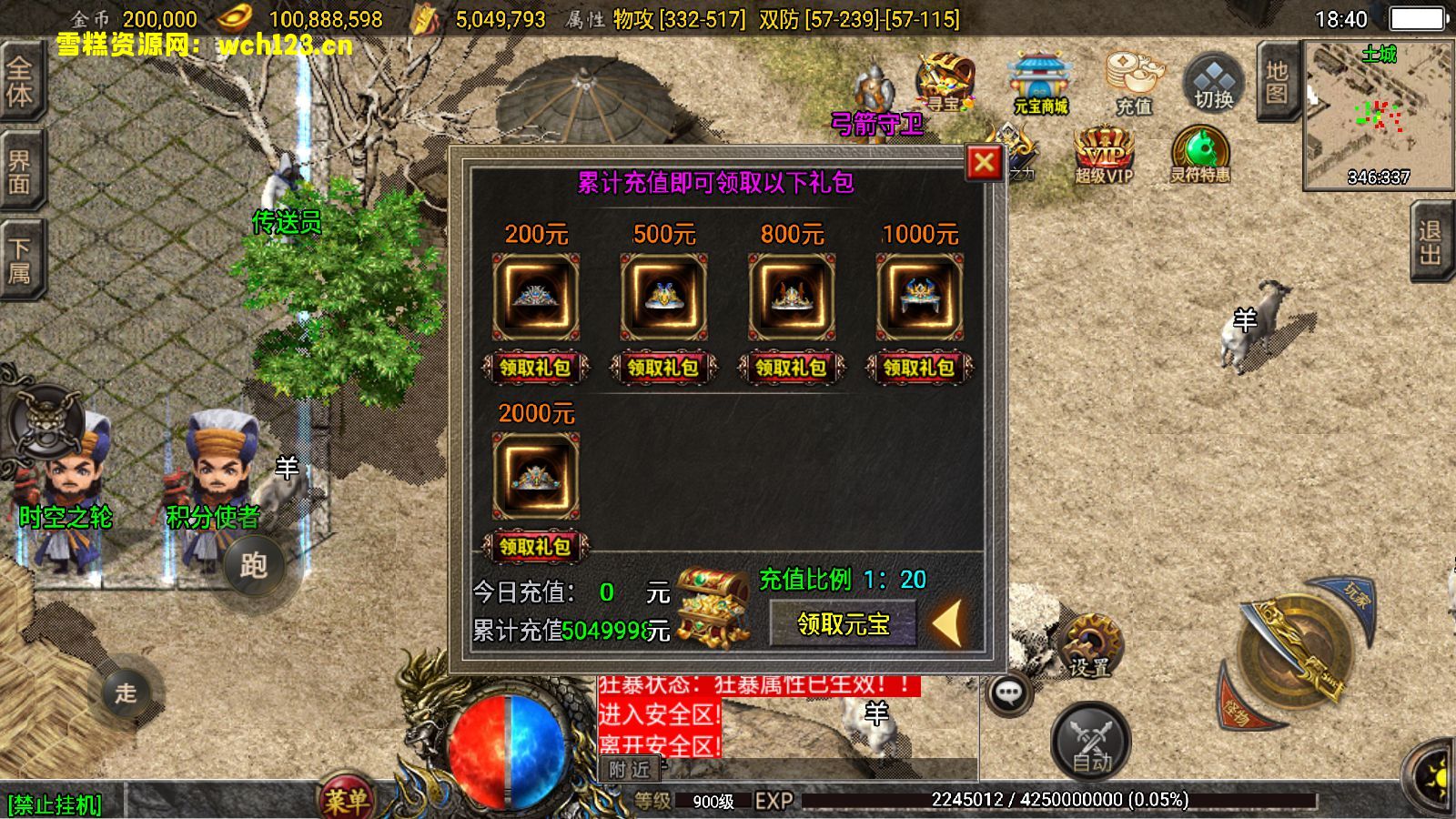This screenshot has width=1456, height=819.
Task: Claim the 1000元 gift pack
Action: pos(919,368)
